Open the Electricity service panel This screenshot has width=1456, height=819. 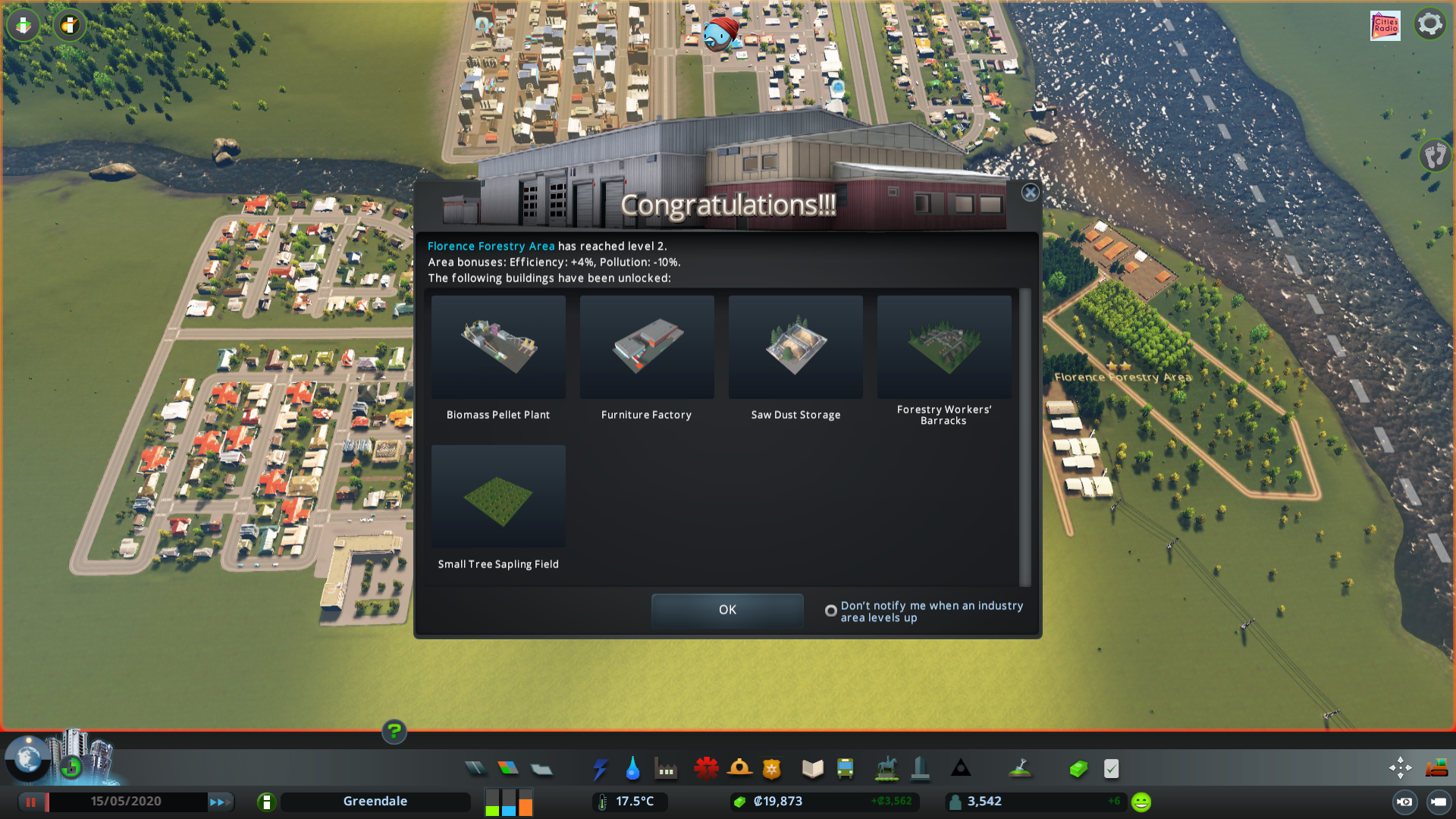tap(601, 768)
